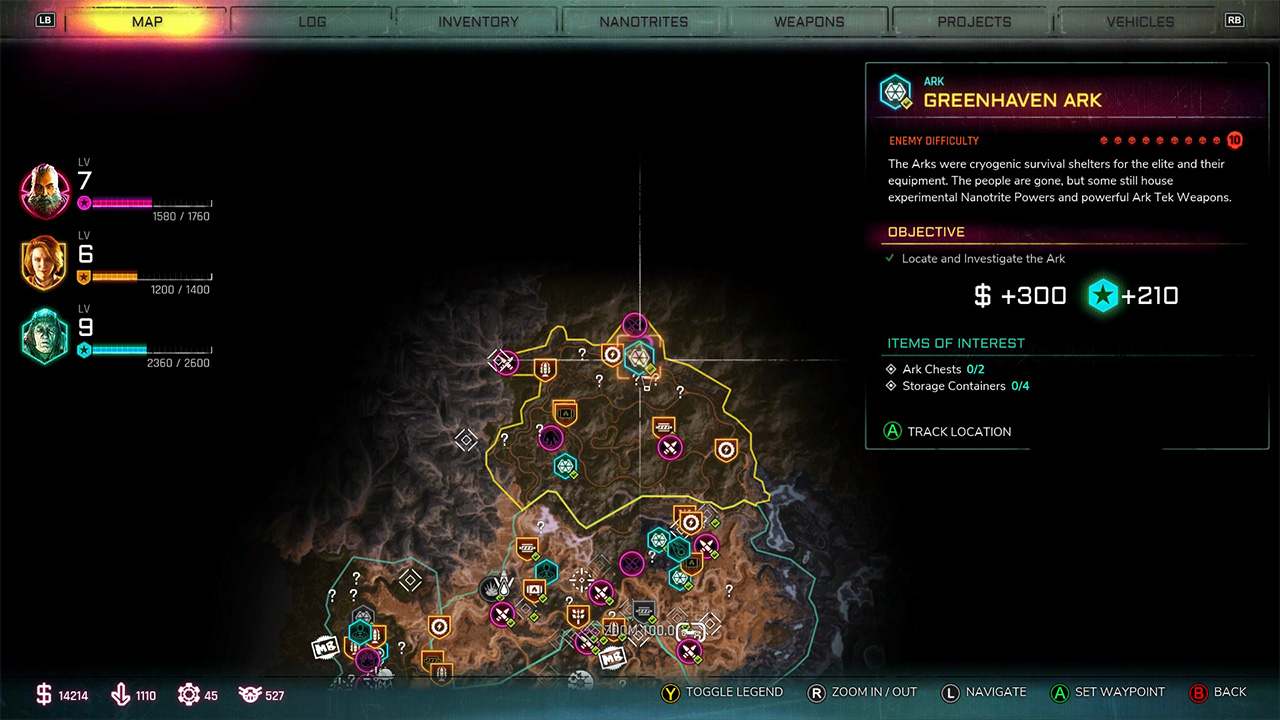The height and width of the screenshot is (720, 1280).
Task: Open the Inventory tab
Action: pos(478,21)
